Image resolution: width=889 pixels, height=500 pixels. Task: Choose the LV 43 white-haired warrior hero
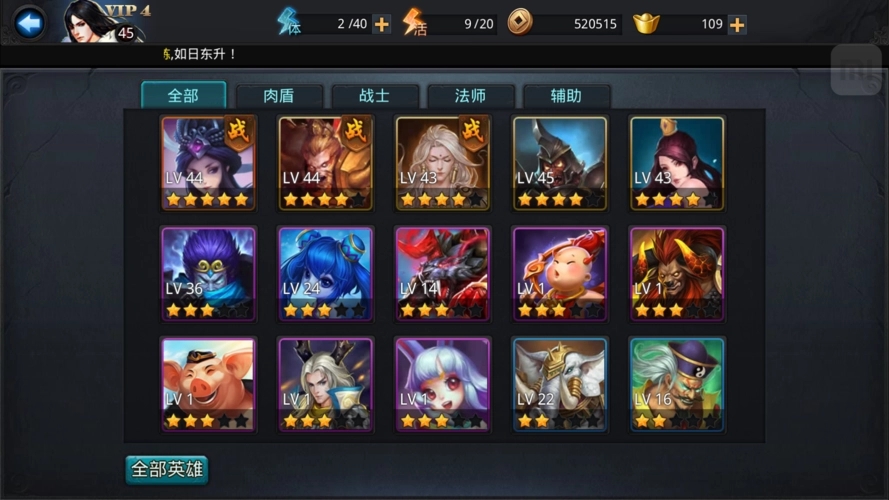coord(443,163)
